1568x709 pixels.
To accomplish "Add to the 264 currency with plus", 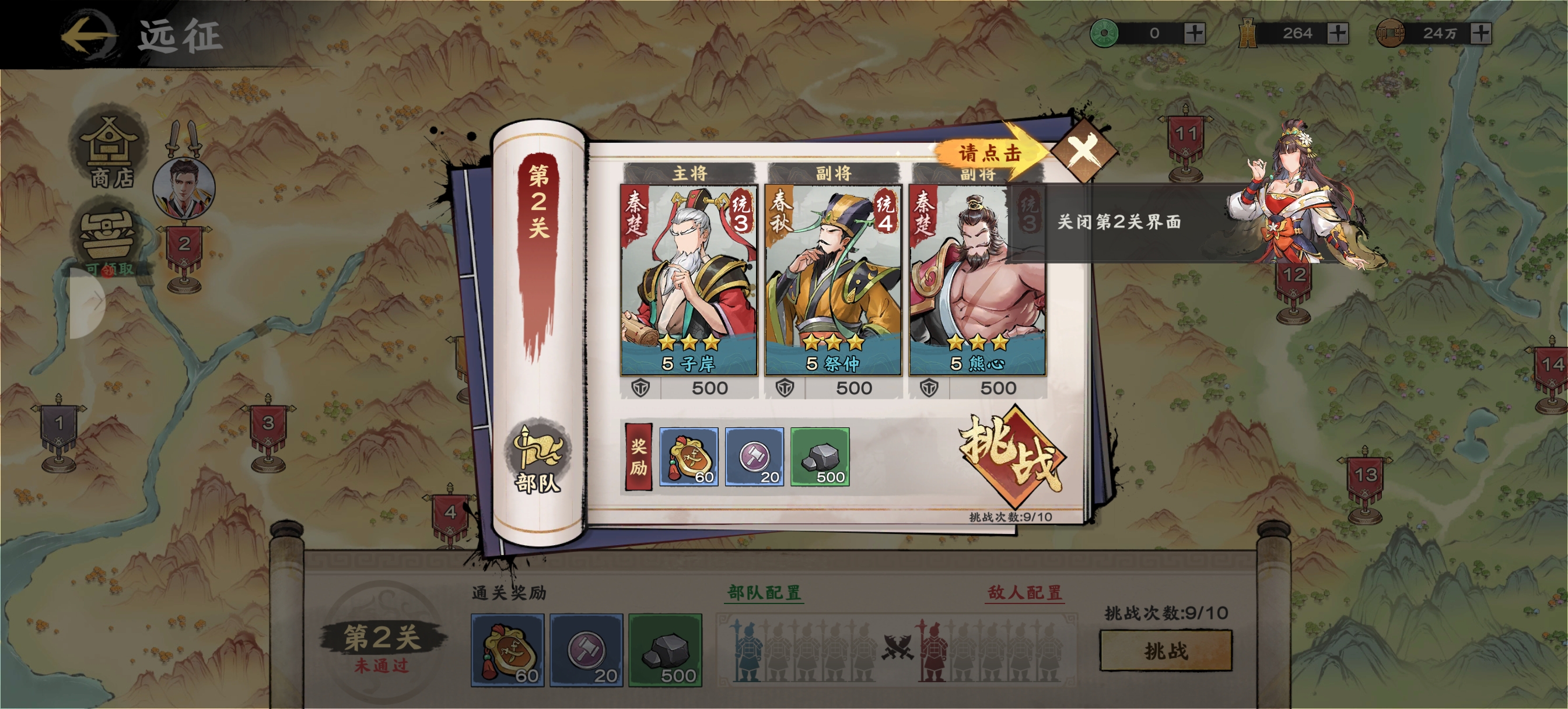I will 1338,33.
